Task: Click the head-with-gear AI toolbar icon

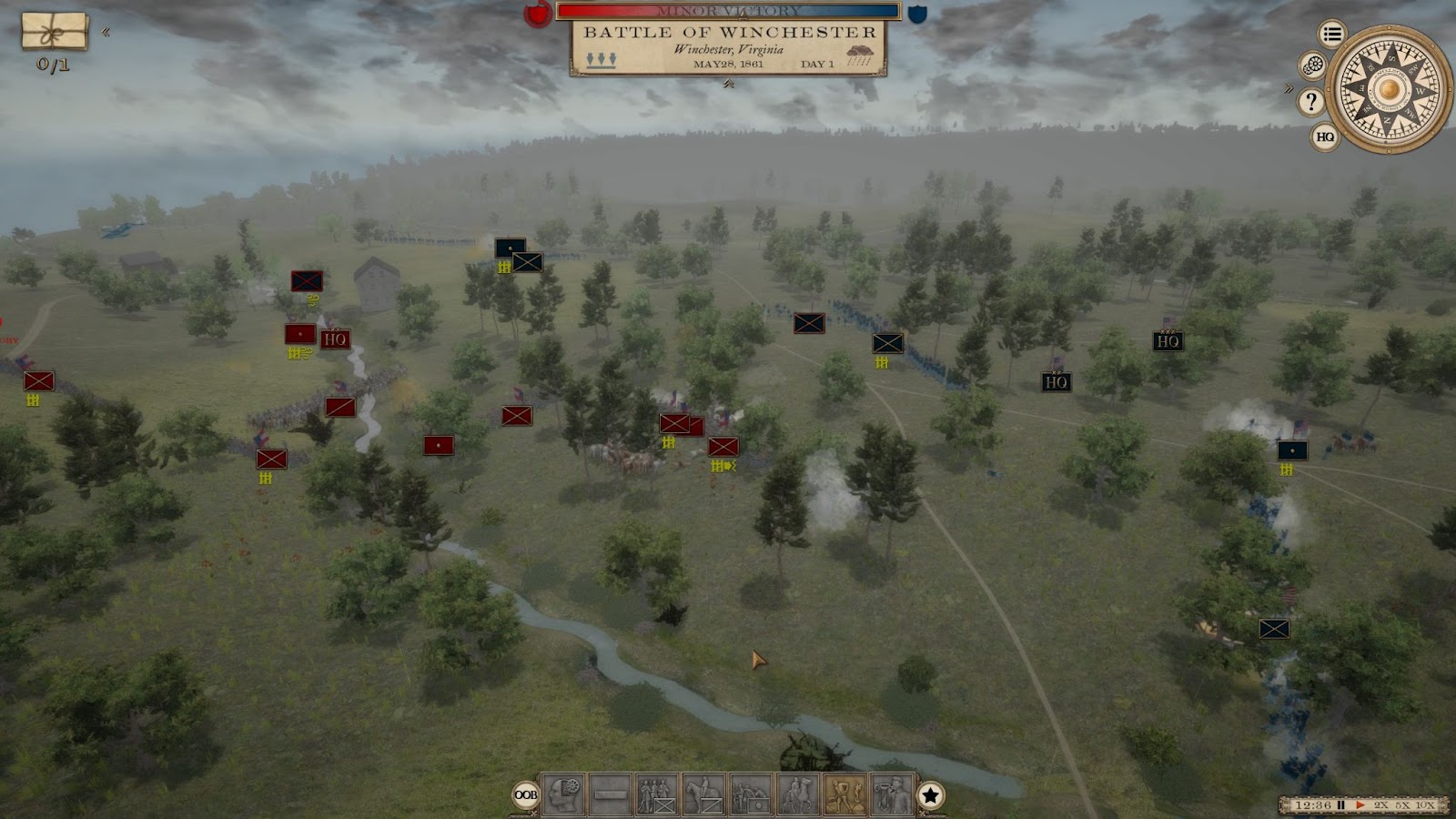Action: tap(563, 794)
